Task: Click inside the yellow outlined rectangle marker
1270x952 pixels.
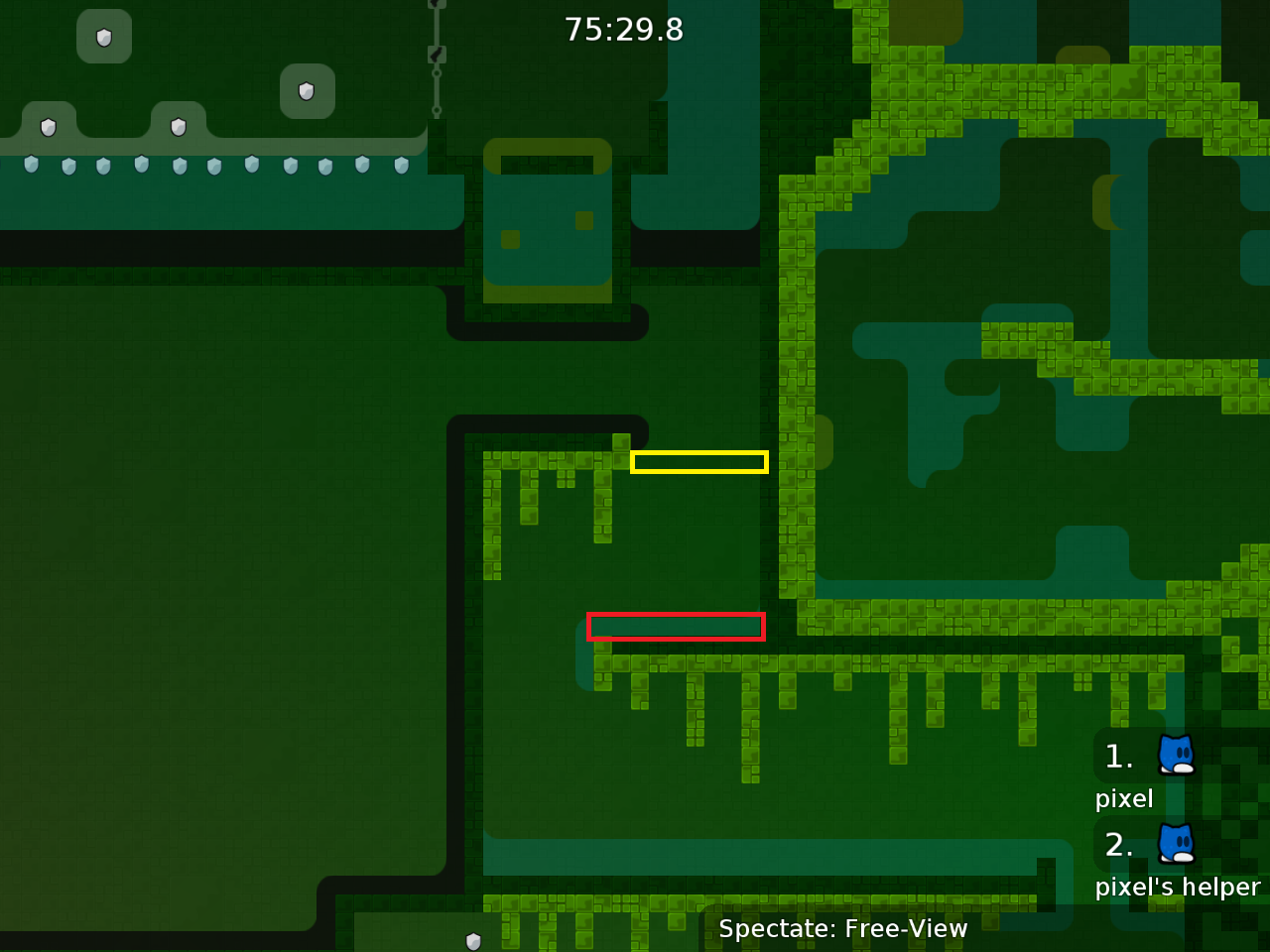Action: 698,461
